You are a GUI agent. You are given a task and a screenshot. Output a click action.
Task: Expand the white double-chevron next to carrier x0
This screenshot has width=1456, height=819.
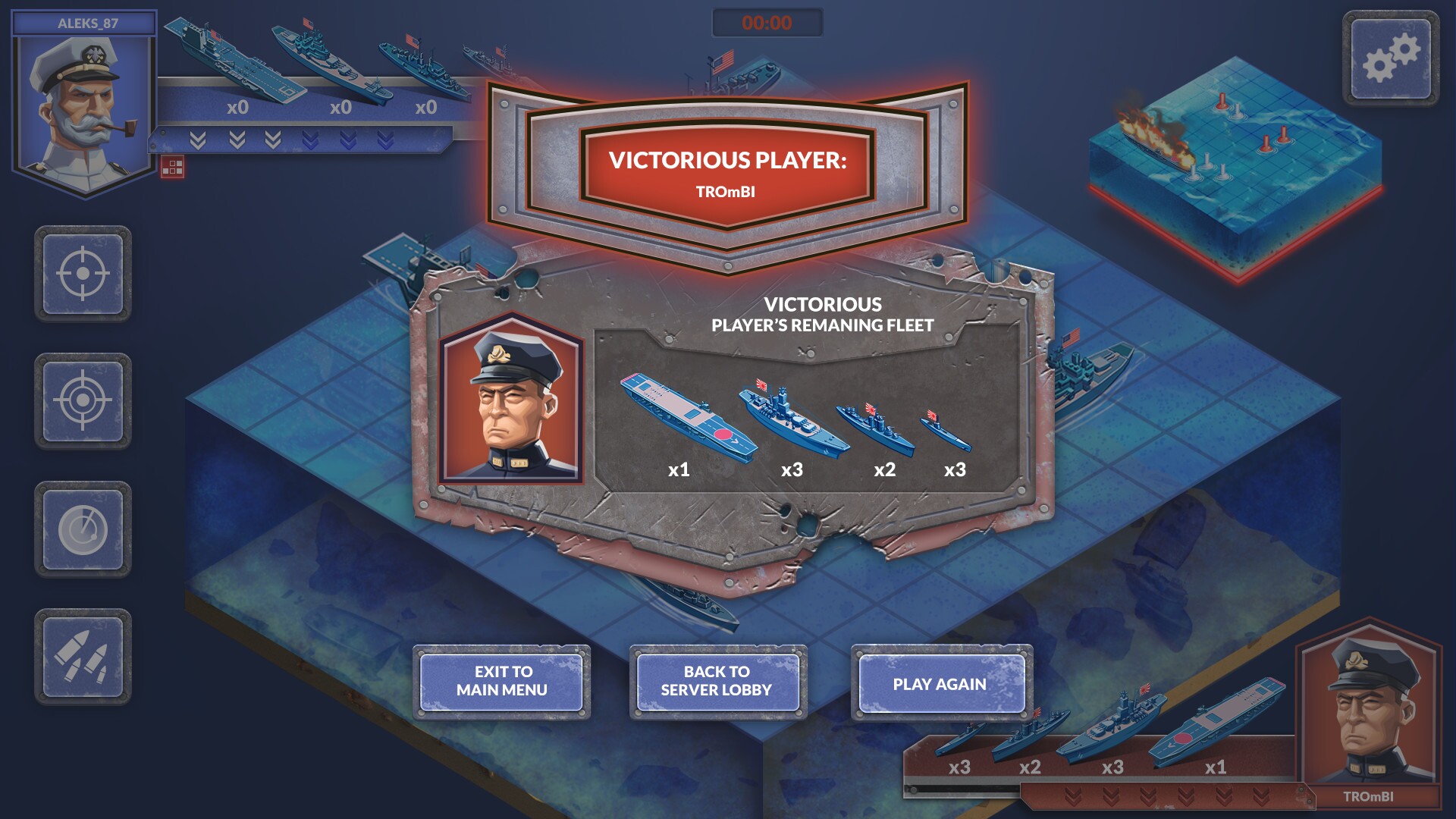pos(238,140)
